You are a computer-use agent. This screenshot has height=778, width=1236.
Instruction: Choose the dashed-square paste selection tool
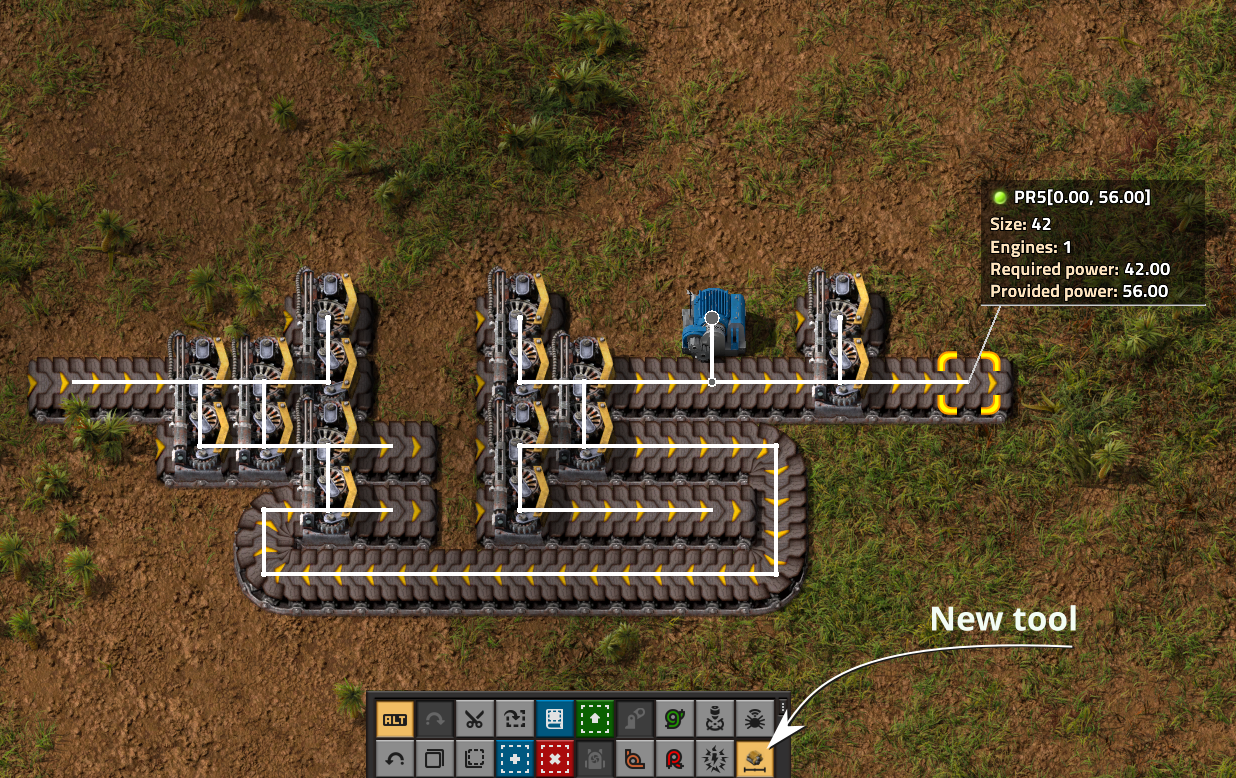pyautogui.click(x=475, y=759)
